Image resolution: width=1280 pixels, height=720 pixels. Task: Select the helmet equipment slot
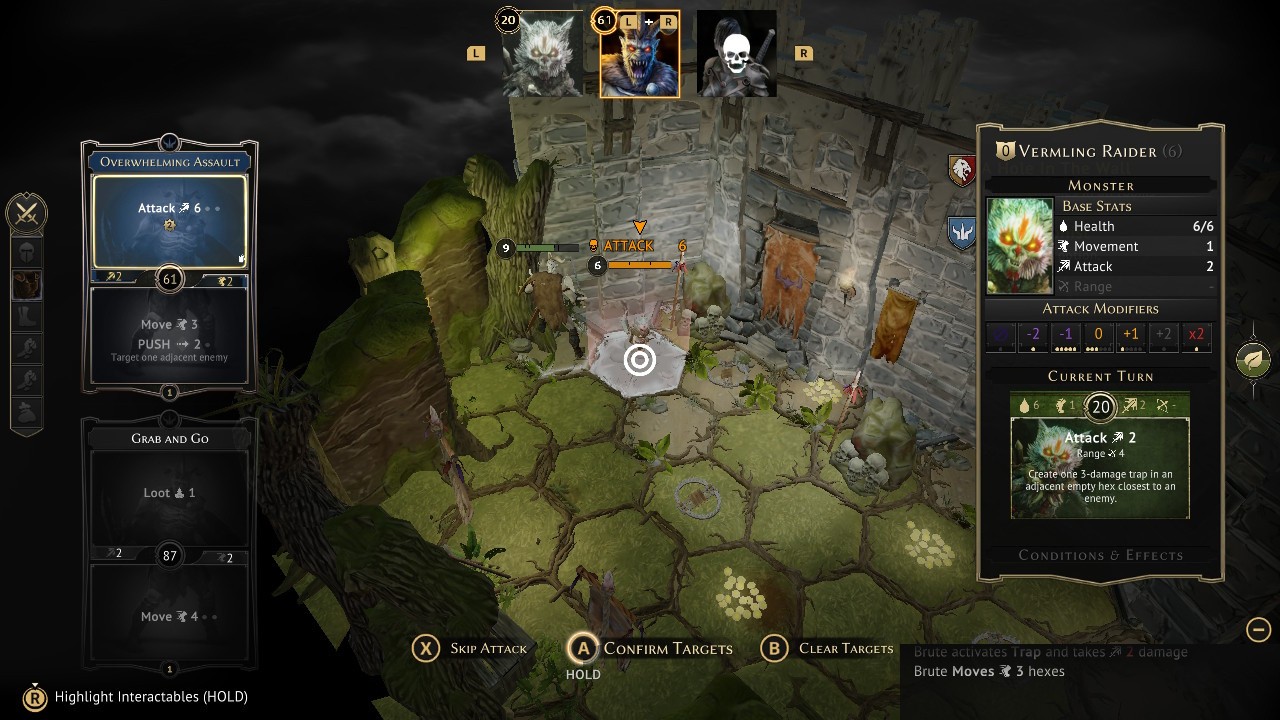(x=27, y=251)
